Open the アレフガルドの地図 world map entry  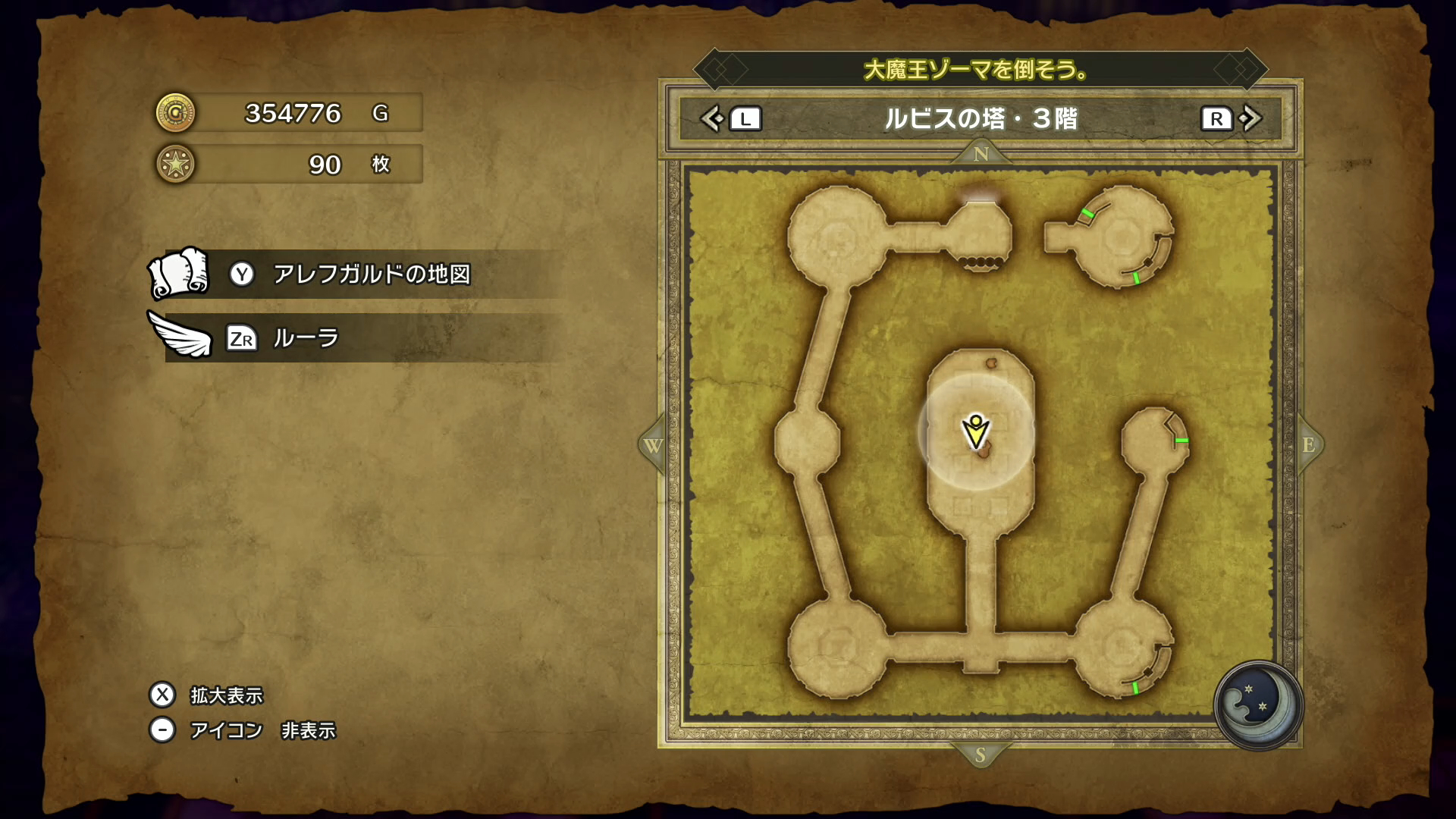tap(372, 274)
